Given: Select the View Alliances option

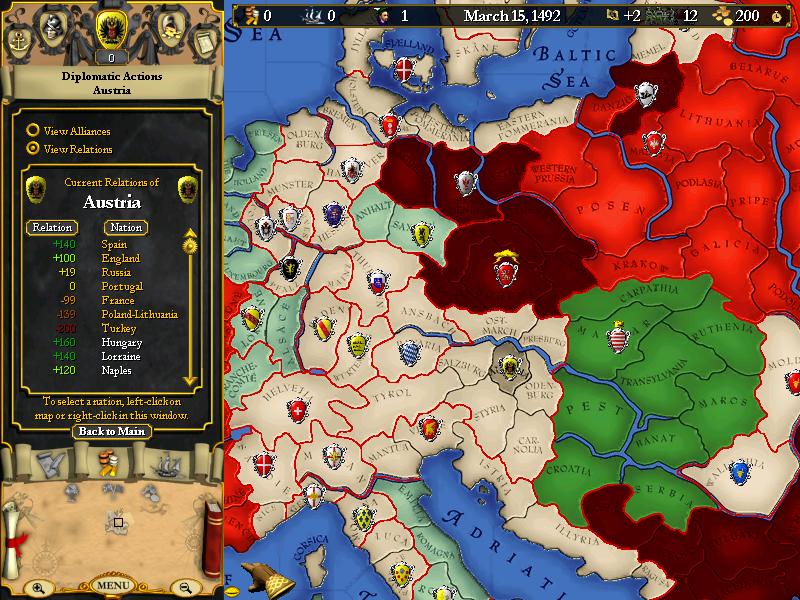Looking at the screenshot, I should click(x=33, y=131).
